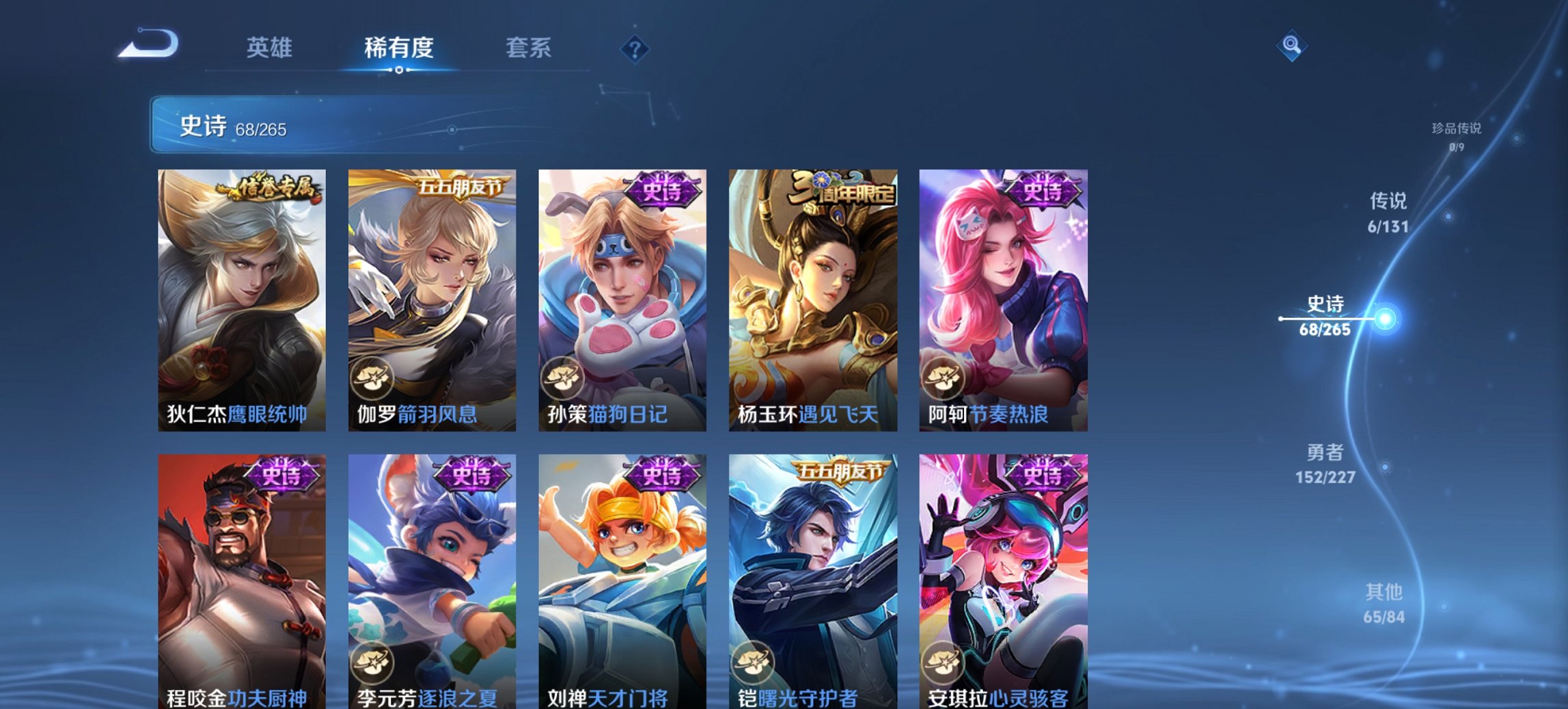
Task: Click the help question mark icon
Action: tap(635, 49)
